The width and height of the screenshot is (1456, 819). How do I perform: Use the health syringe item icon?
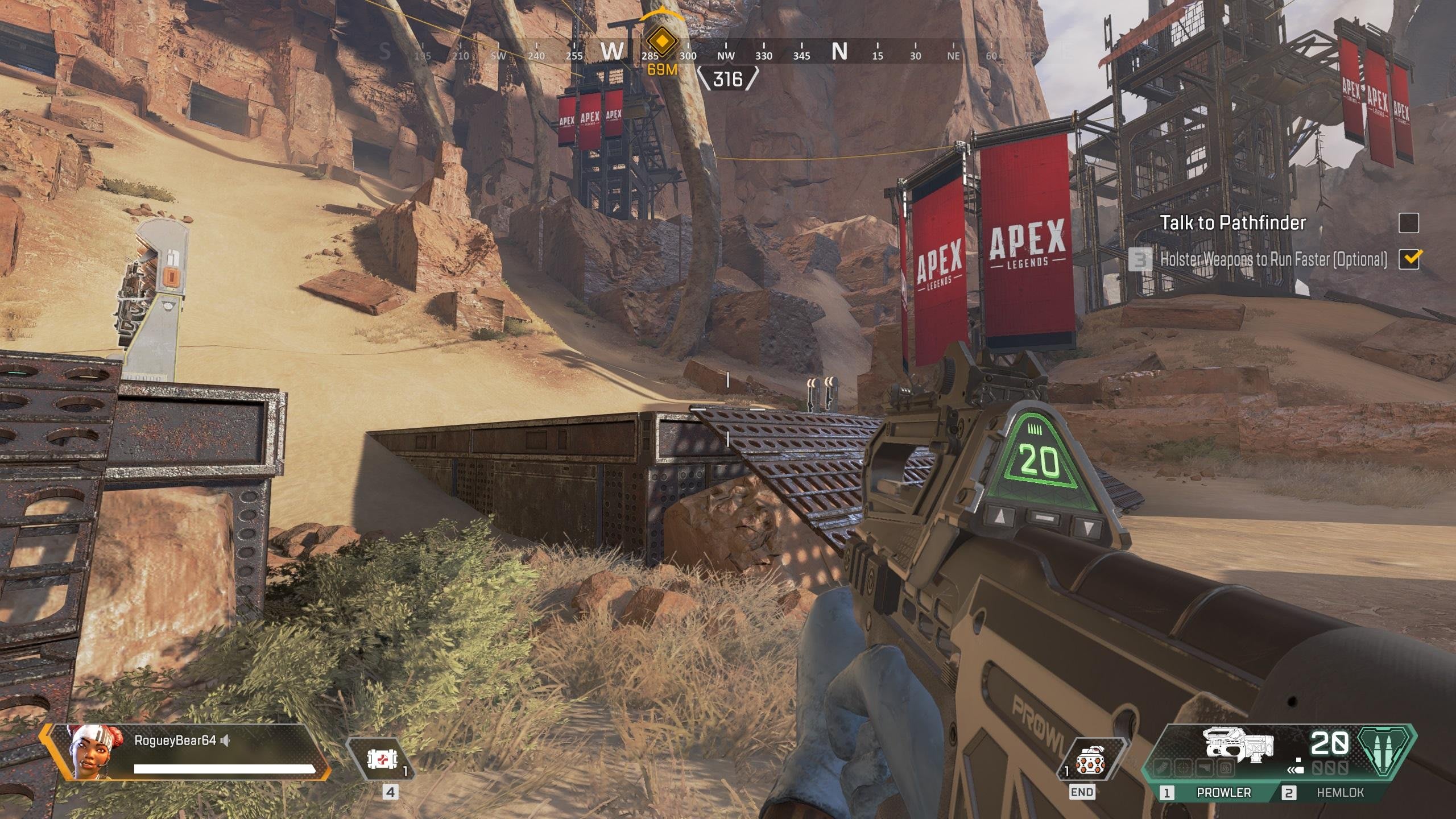[378, 759]
